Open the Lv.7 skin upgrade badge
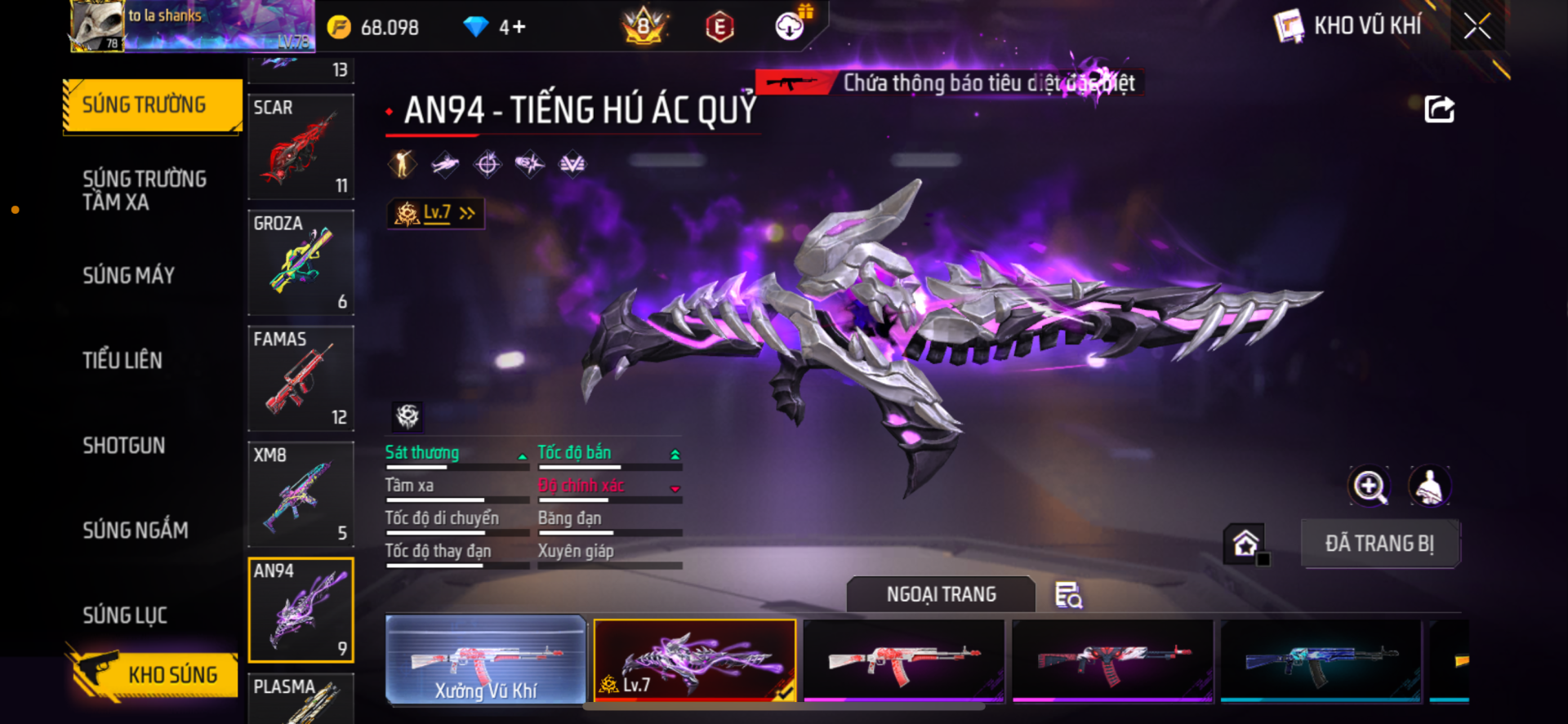The width and height of the screenshot is (1568, 724). click(x=436, y=214)
